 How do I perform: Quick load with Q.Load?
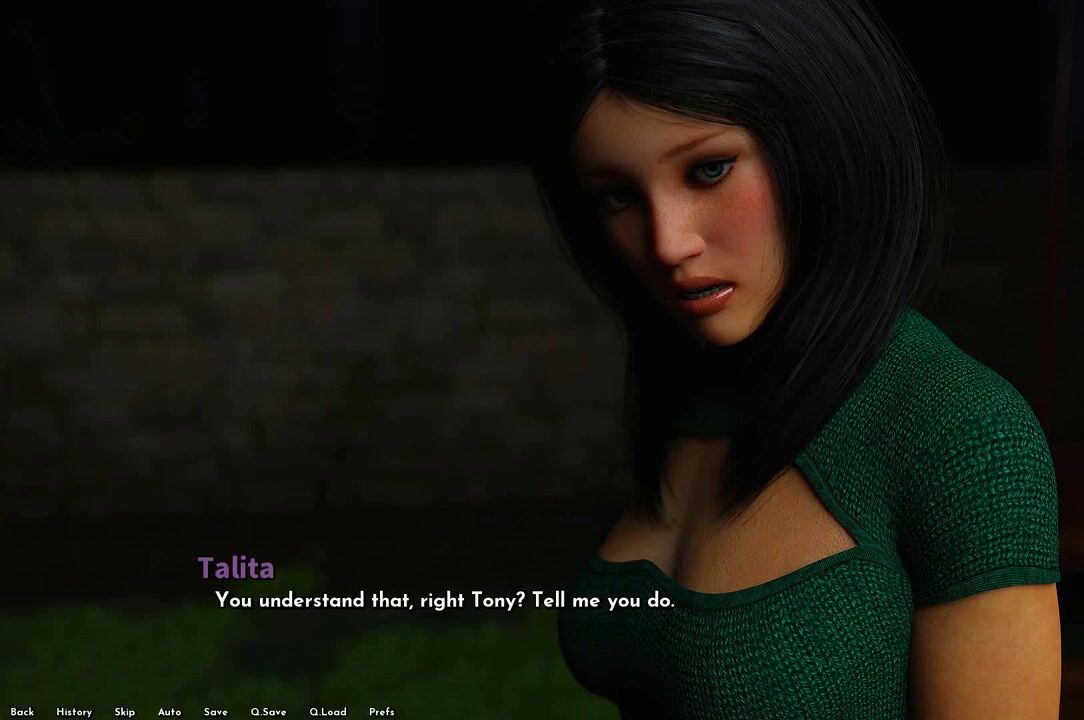[328, 712]
